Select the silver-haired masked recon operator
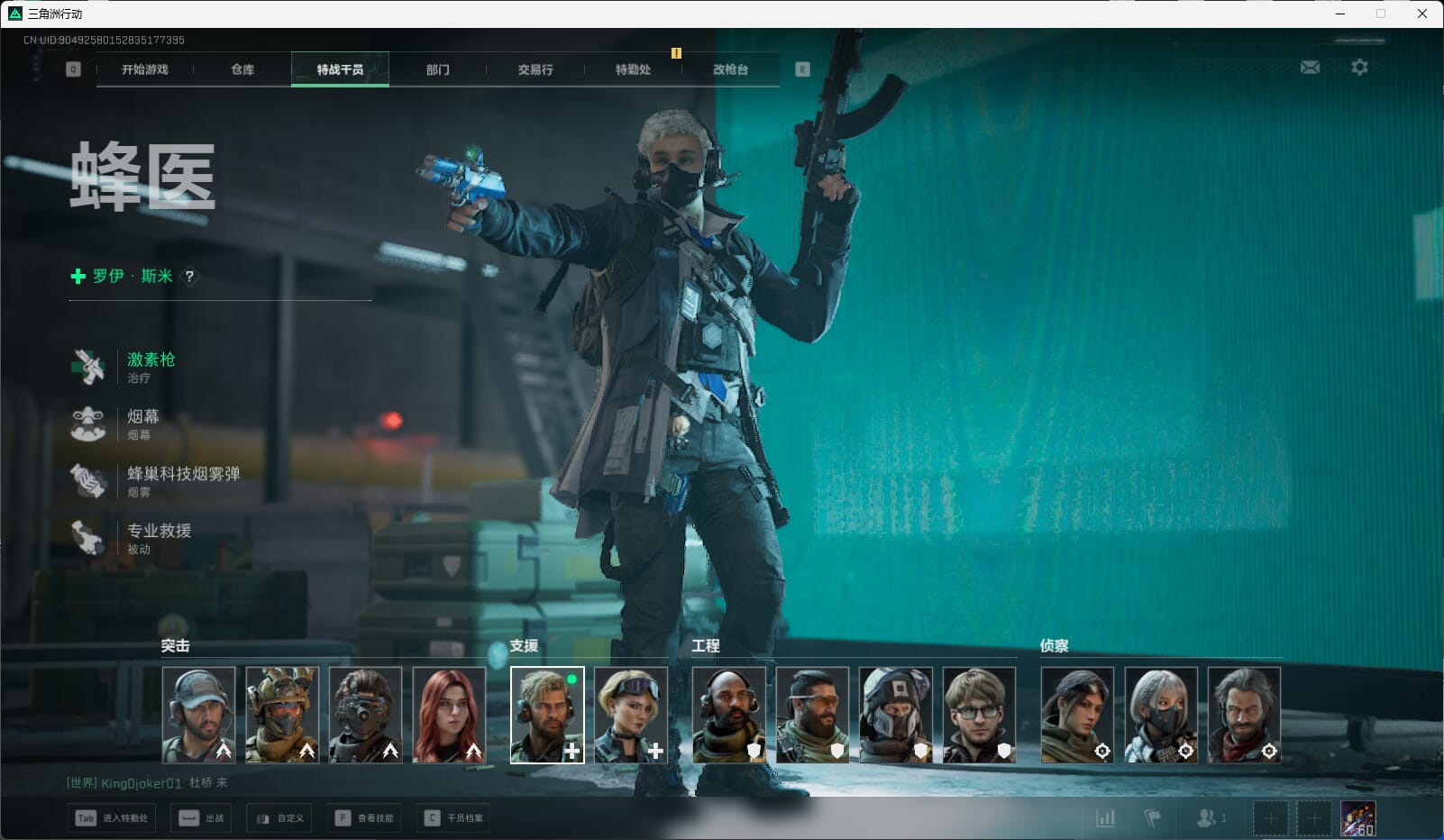 (x=1161, y=715)
